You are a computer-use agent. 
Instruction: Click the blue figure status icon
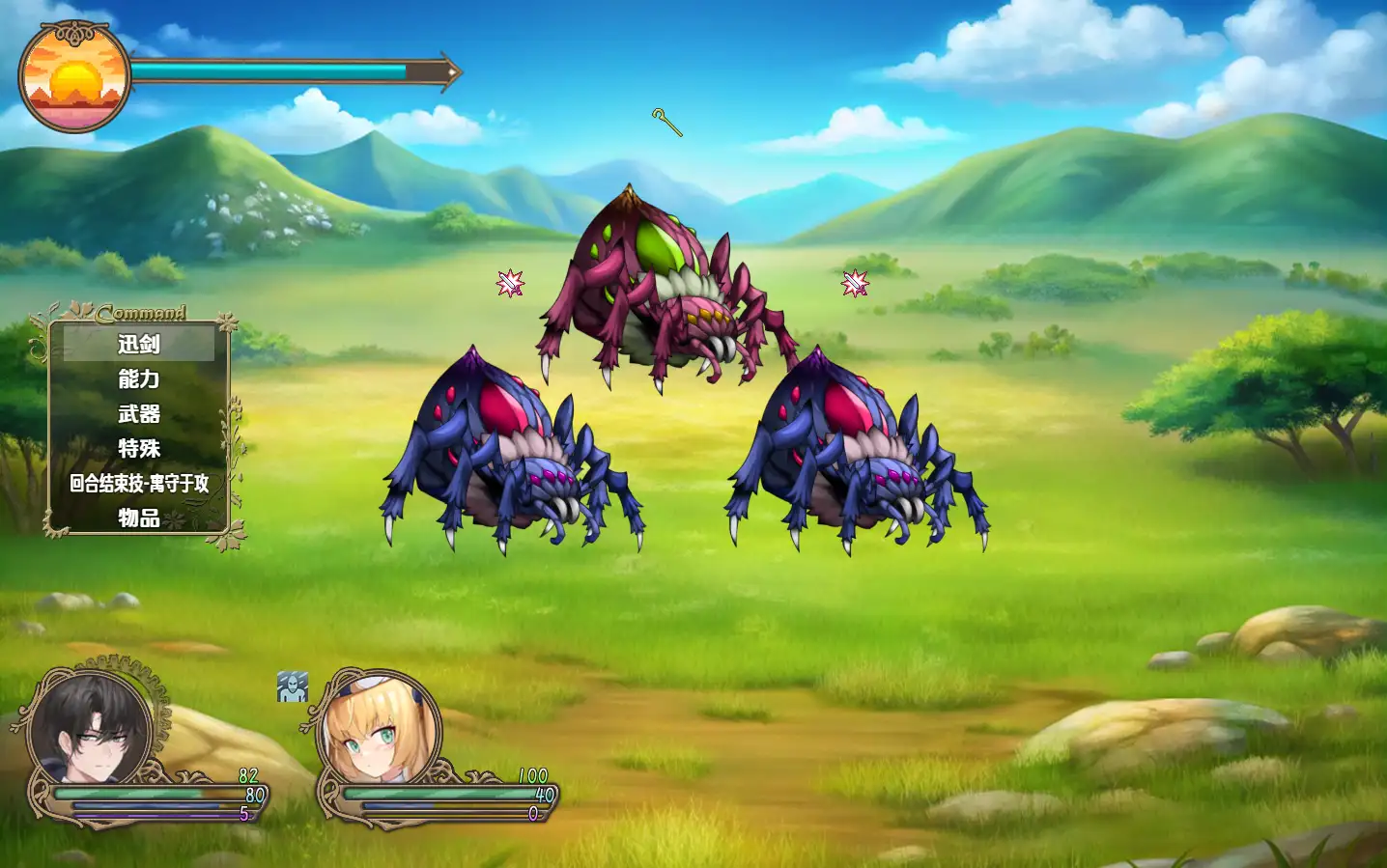coord(293,686)
